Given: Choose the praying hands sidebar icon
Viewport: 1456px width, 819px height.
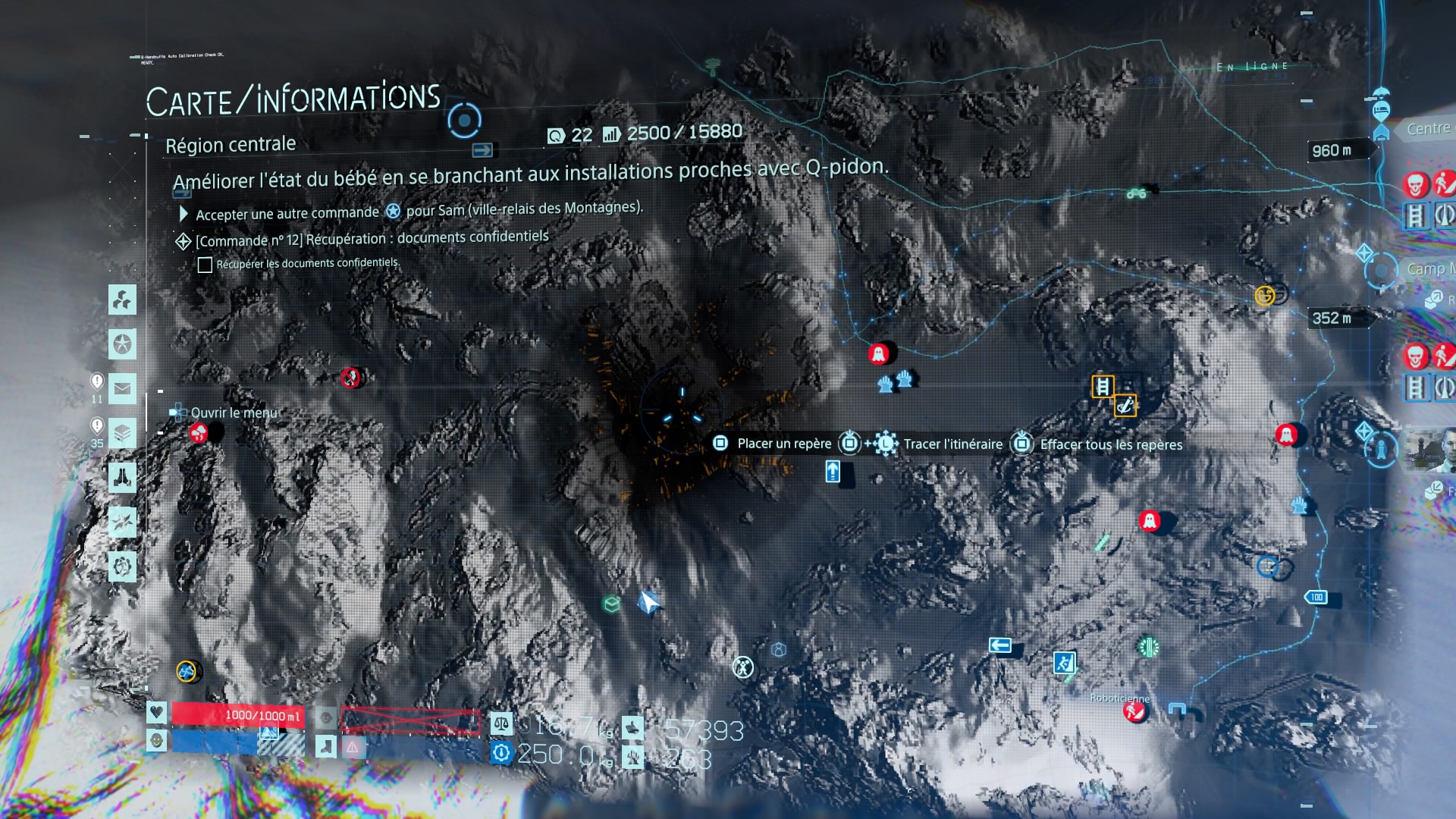Looking at the screenshot, I should pyautogui.click(x=122, y=478).
